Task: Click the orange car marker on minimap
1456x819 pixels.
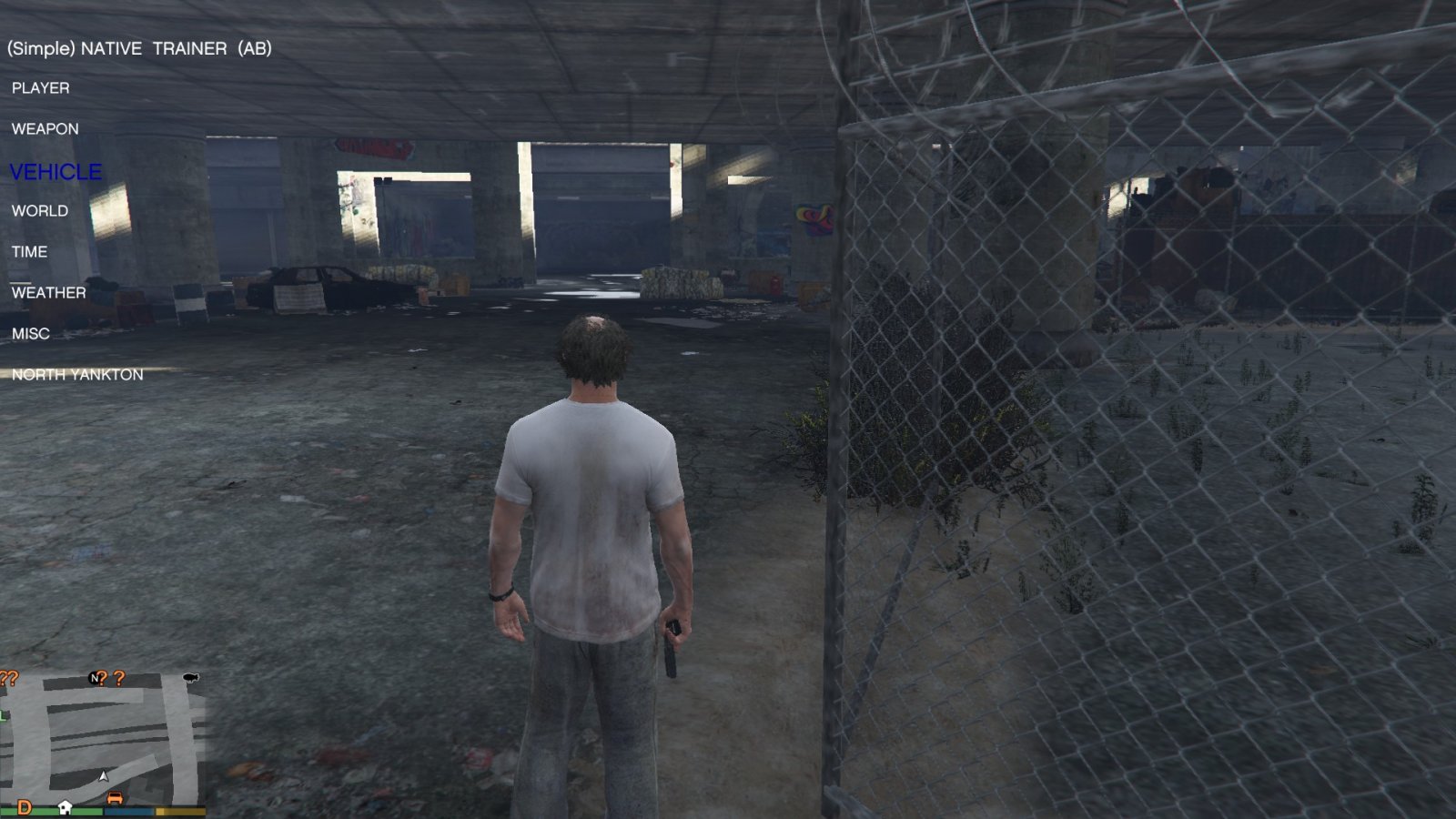Action: [115, 798]
